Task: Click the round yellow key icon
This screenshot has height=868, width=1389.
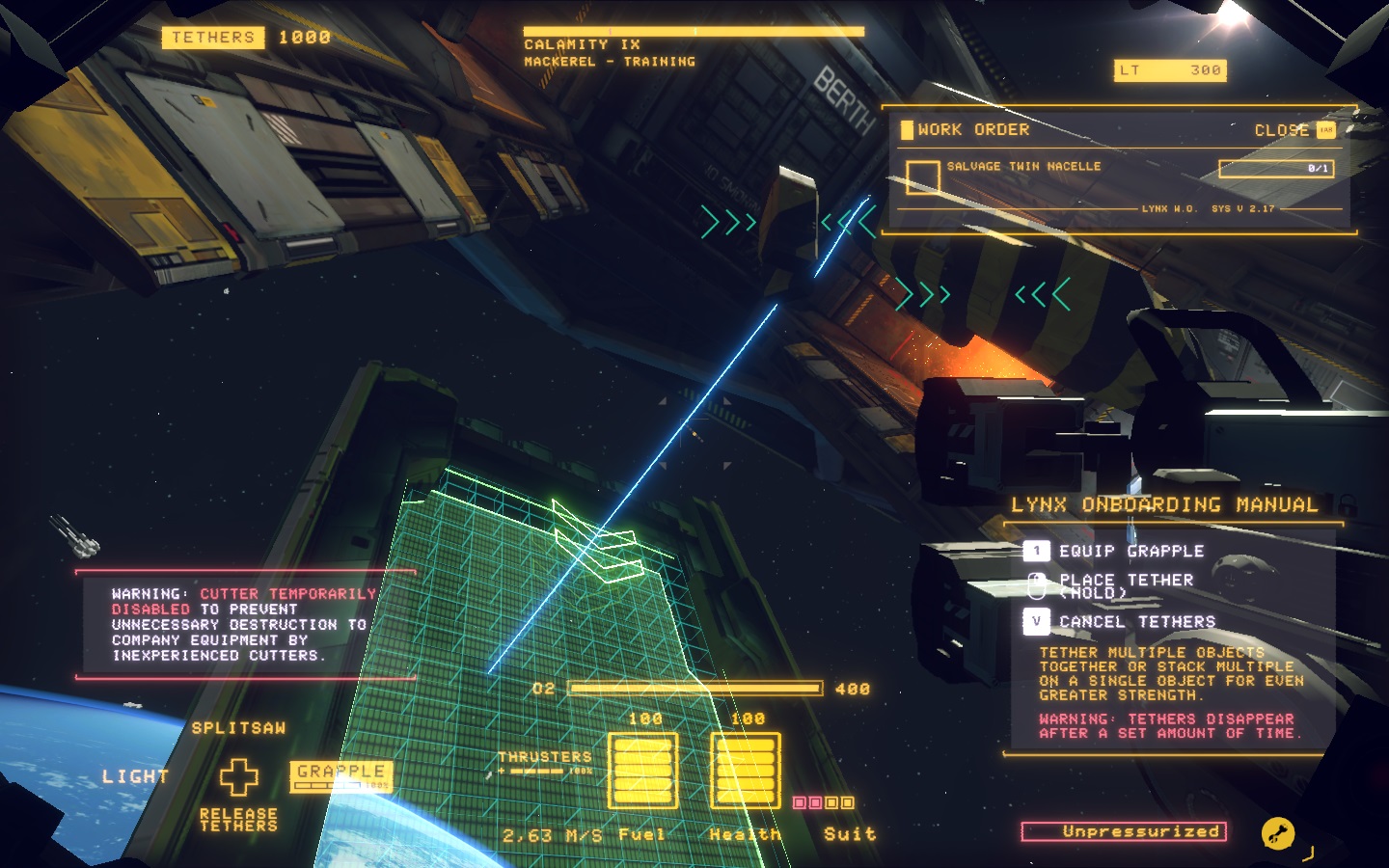Action: tap(1278, 833)
